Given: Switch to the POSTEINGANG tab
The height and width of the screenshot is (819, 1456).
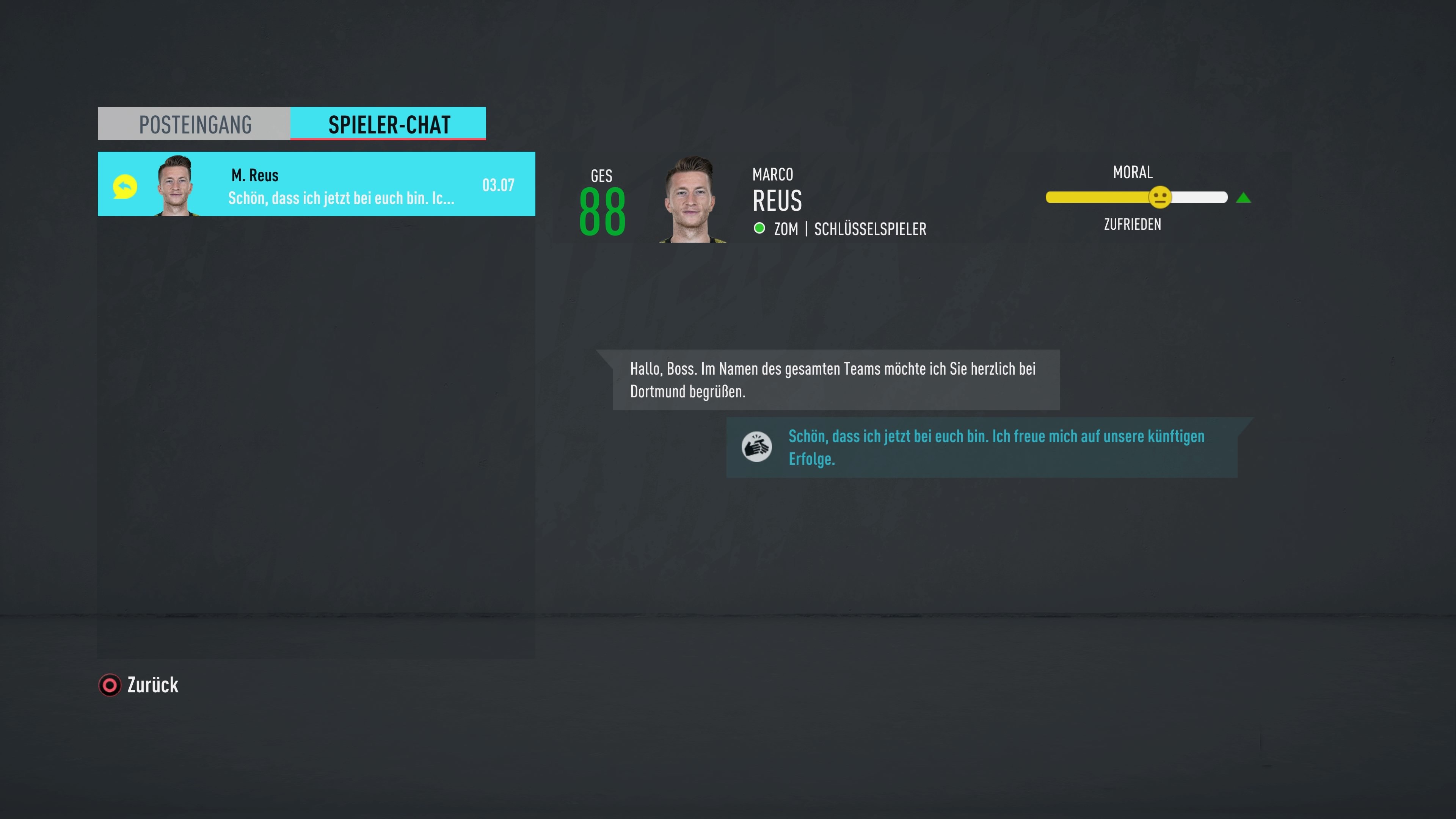Looking at the screenshot, I should tap(195, 124).
